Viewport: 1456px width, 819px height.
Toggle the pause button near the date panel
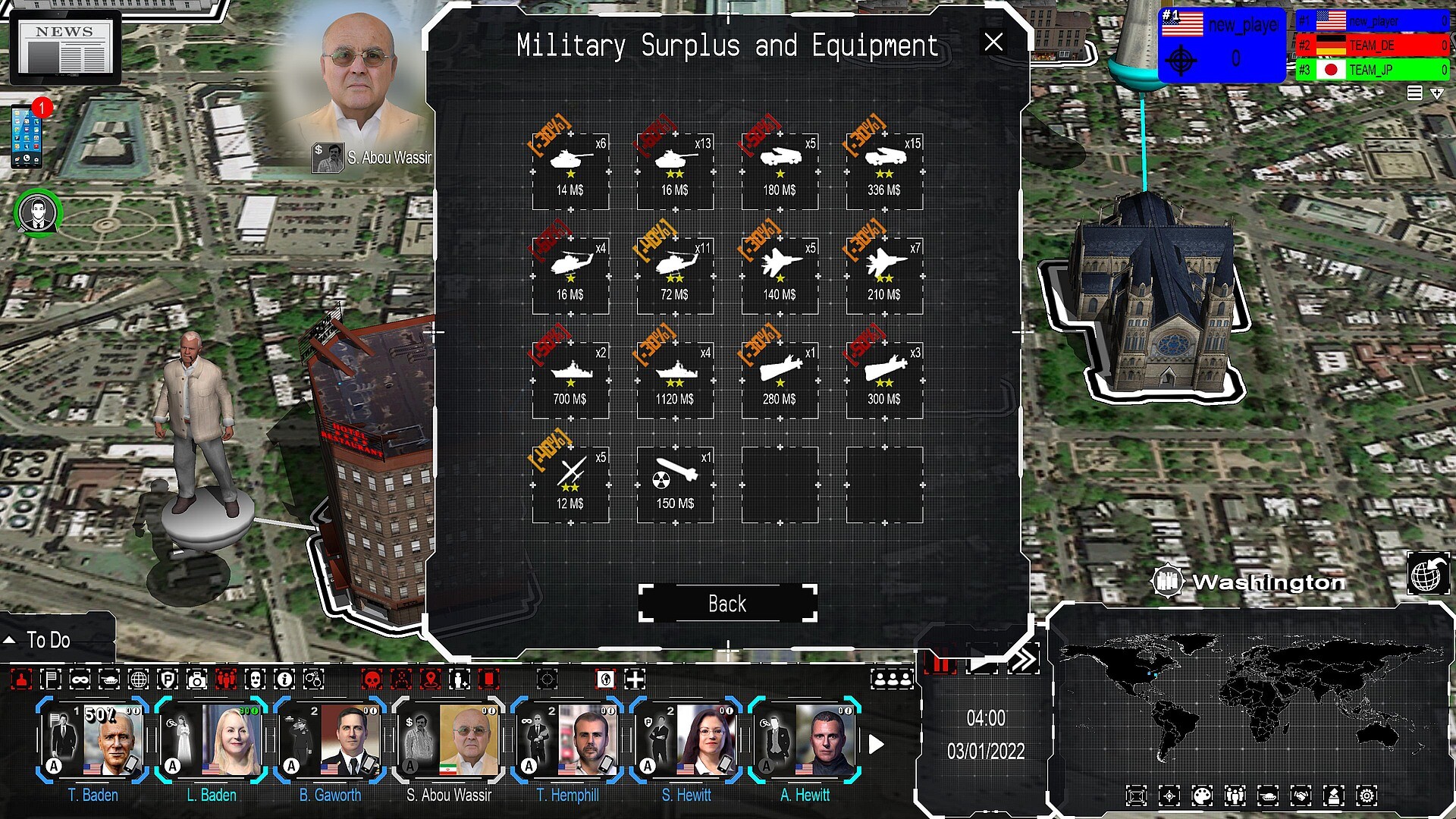click(x=940, y=662)
